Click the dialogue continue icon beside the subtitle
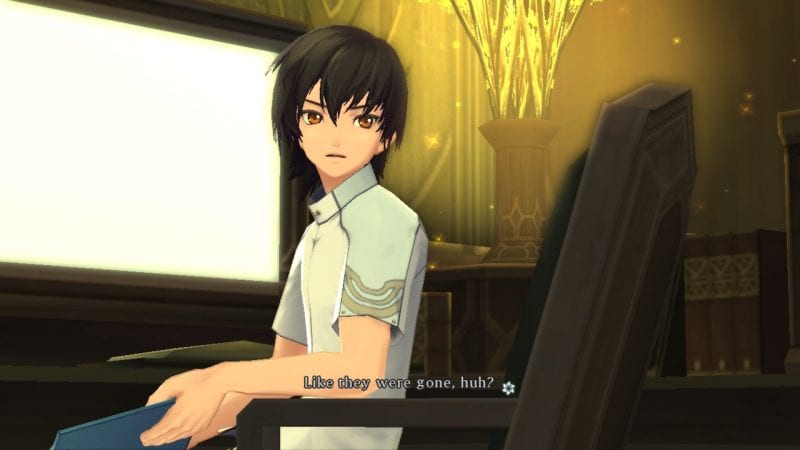The height and width of the screenshot is (450, 800). point(509,387)
